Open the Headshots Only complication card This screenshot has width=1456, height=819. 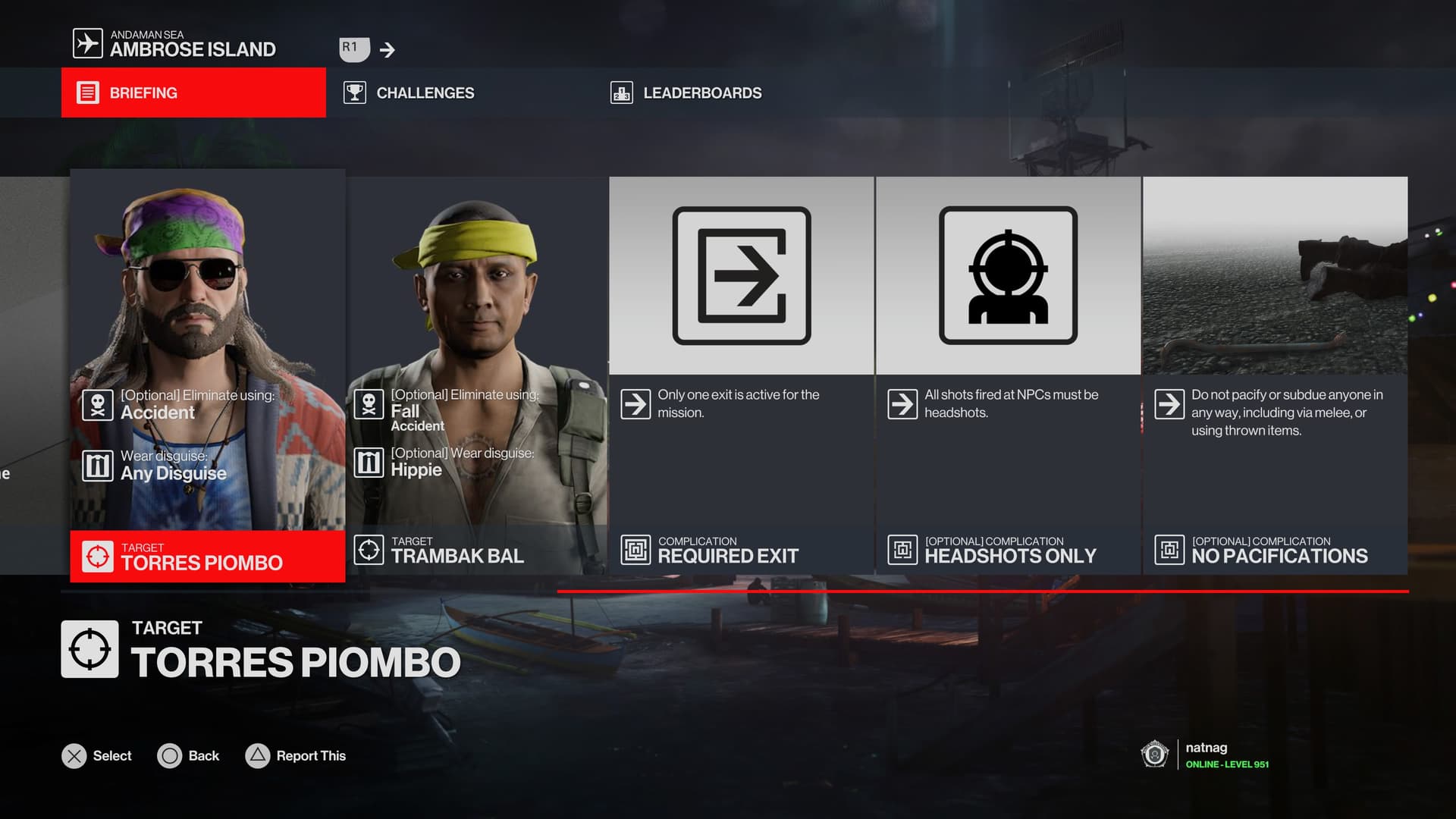(x=1009, y=375)
